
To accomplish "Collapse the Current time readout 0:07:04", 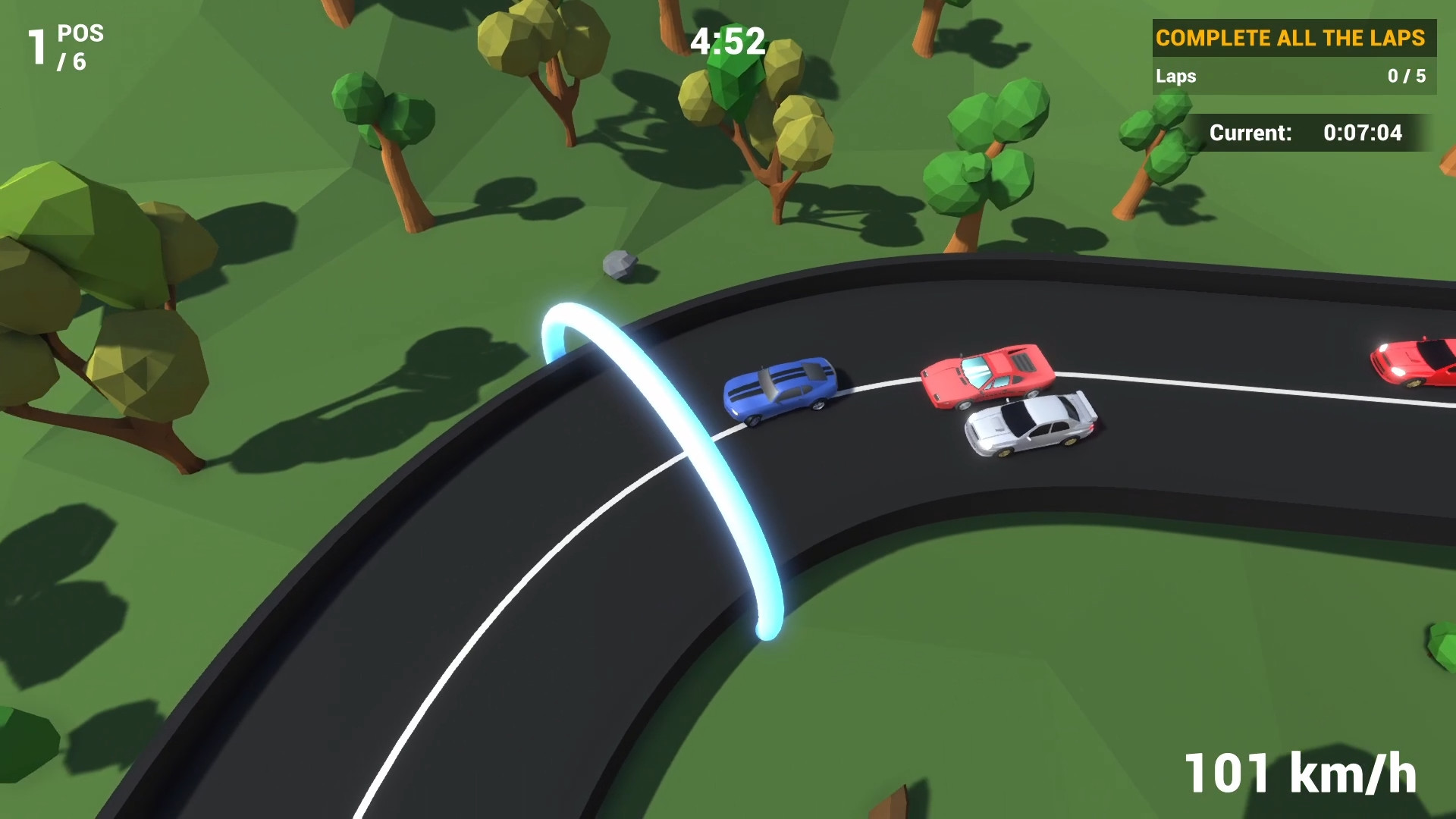I will [1363, 133].
